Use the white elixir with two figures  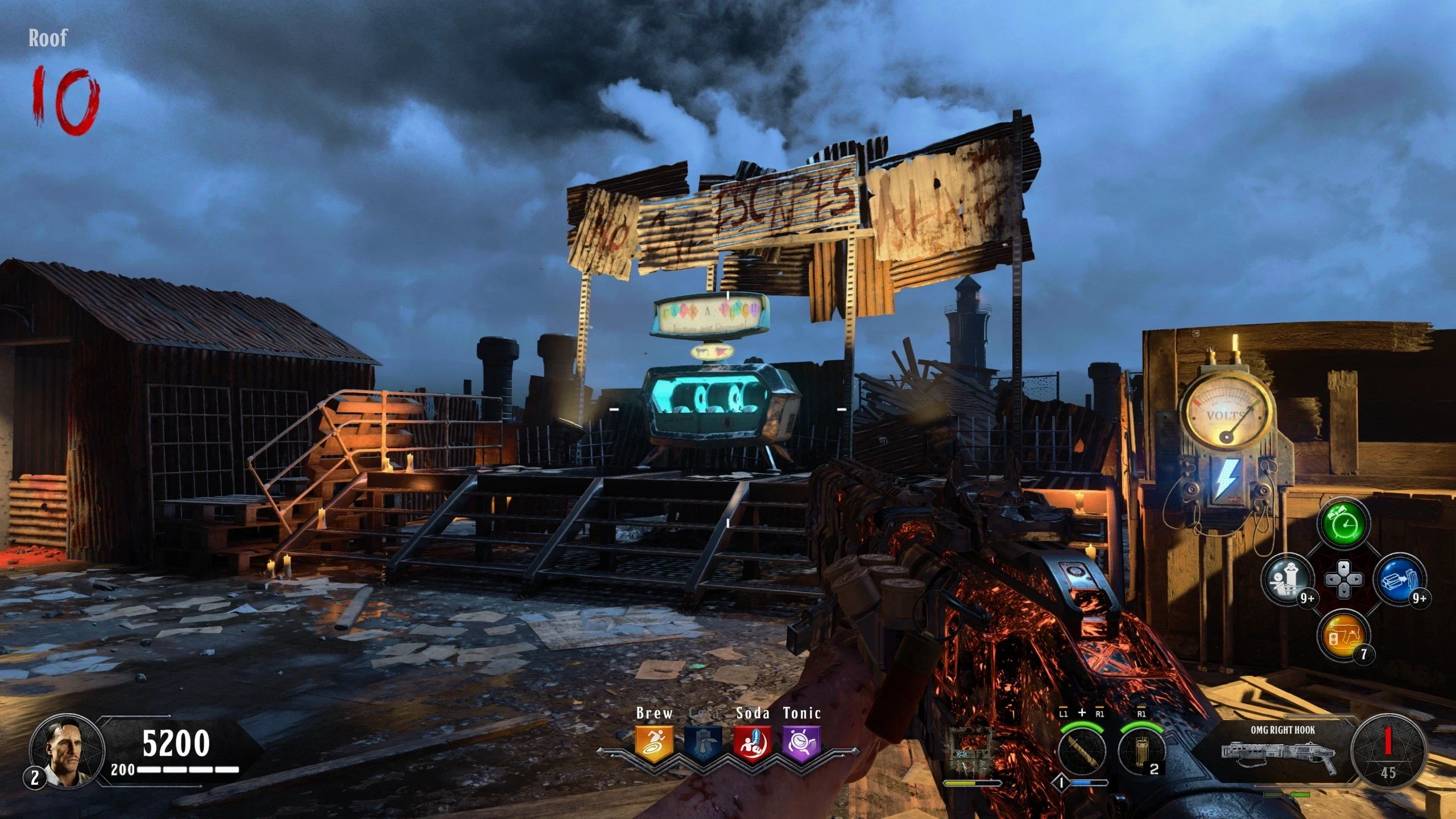[1288, 580]
